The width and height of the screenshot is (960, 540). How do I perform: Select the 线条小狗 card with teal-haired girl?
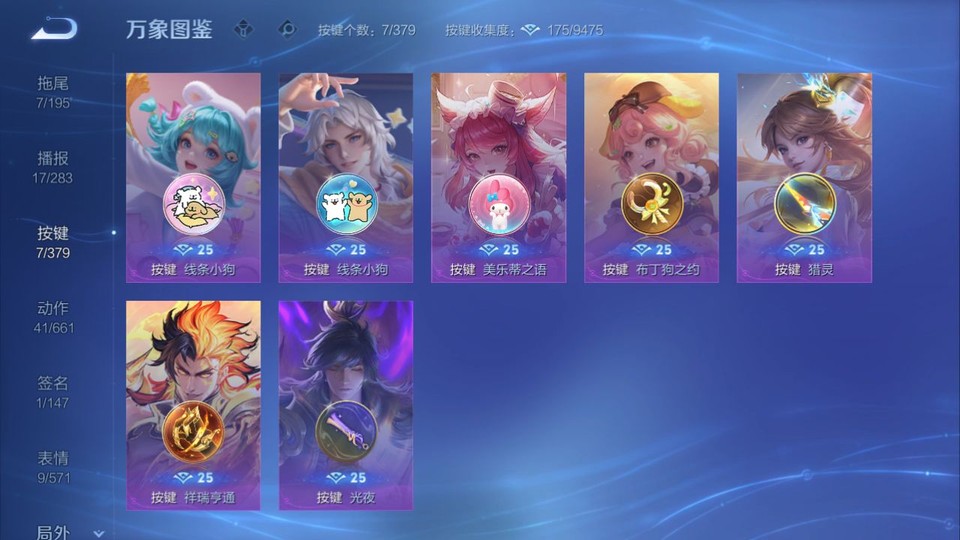click(193, 177)
